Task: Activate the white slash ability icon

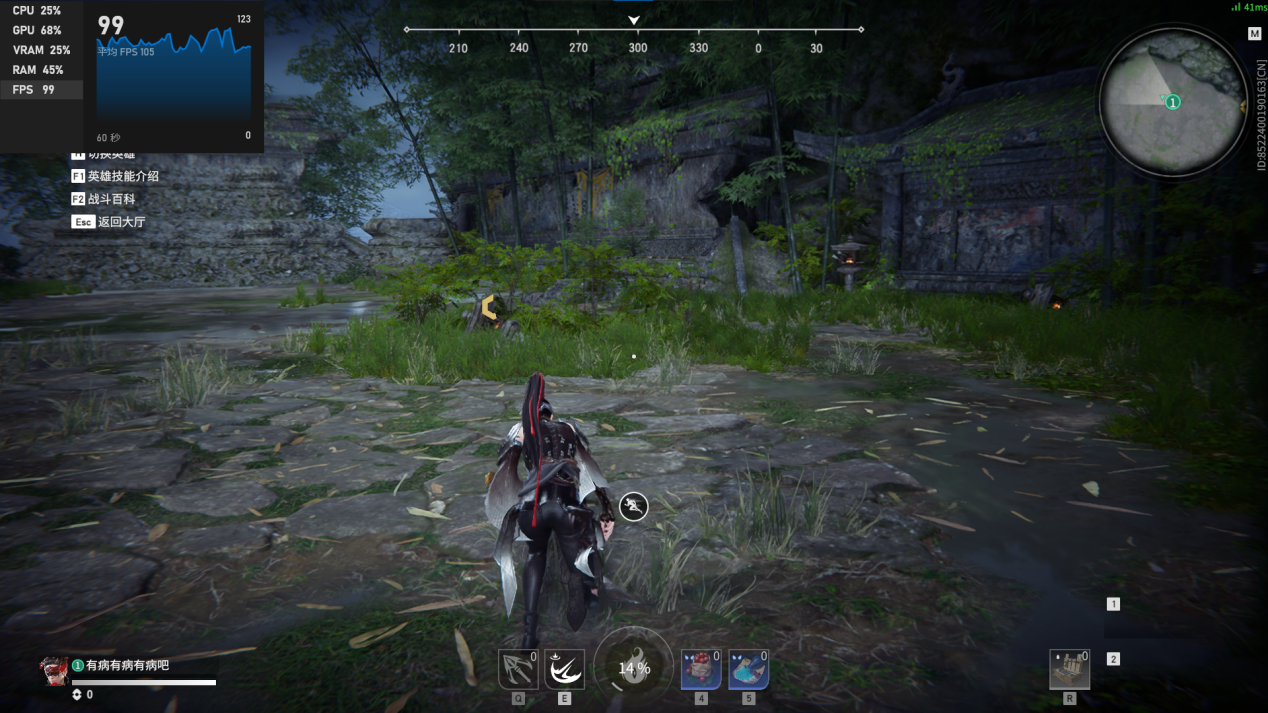Action: (564, 670)
